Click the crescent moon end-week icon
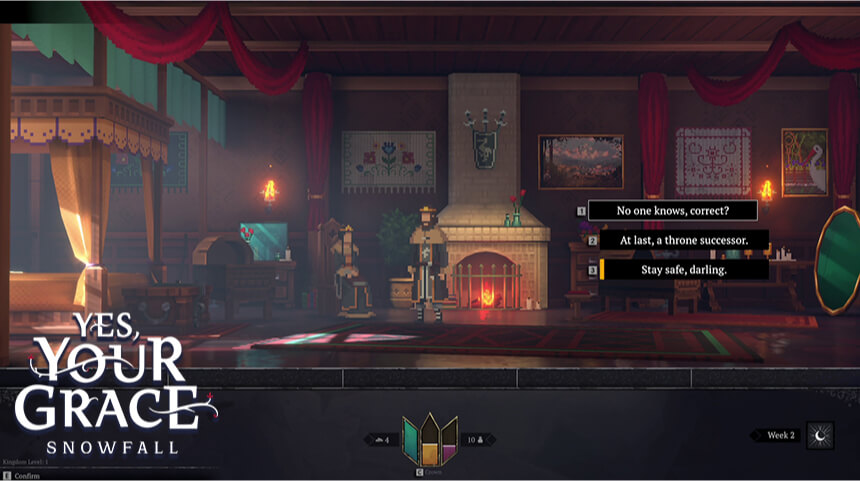 pyautogui.click(x=820, y=436)
